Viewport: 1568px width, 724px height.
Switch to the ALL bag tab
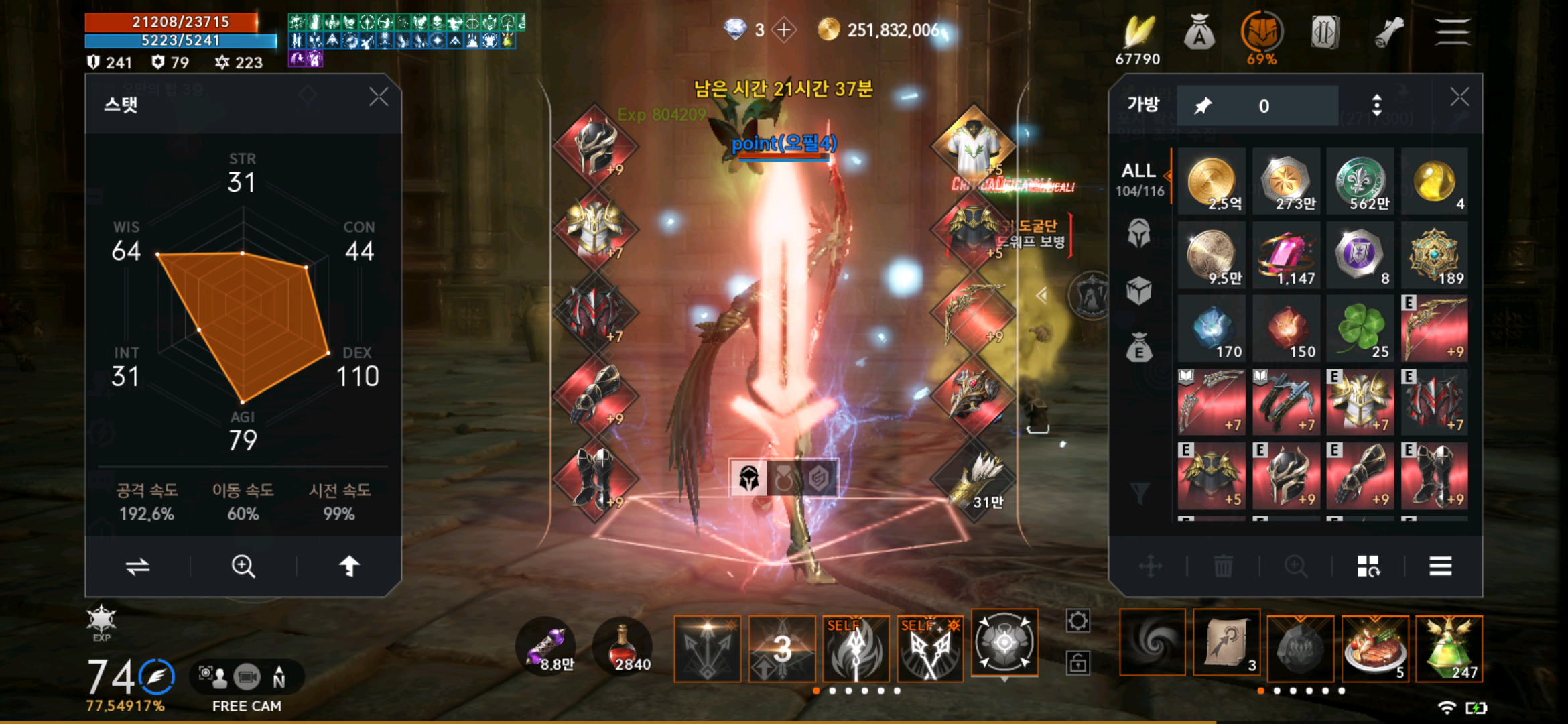1139,180
